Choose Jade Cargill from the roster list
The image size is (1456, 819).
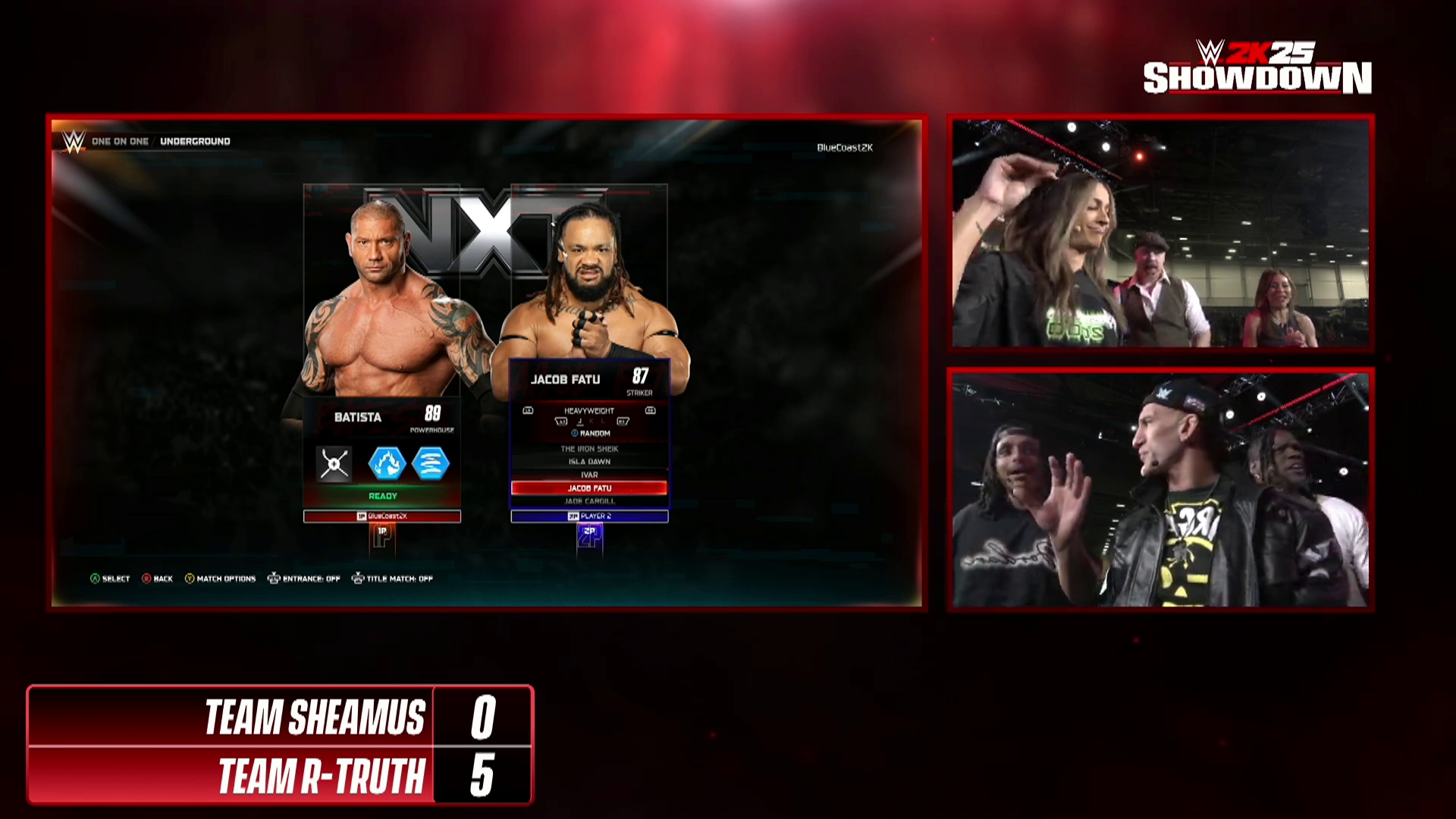pyautogui.click(x=589, y=501)
